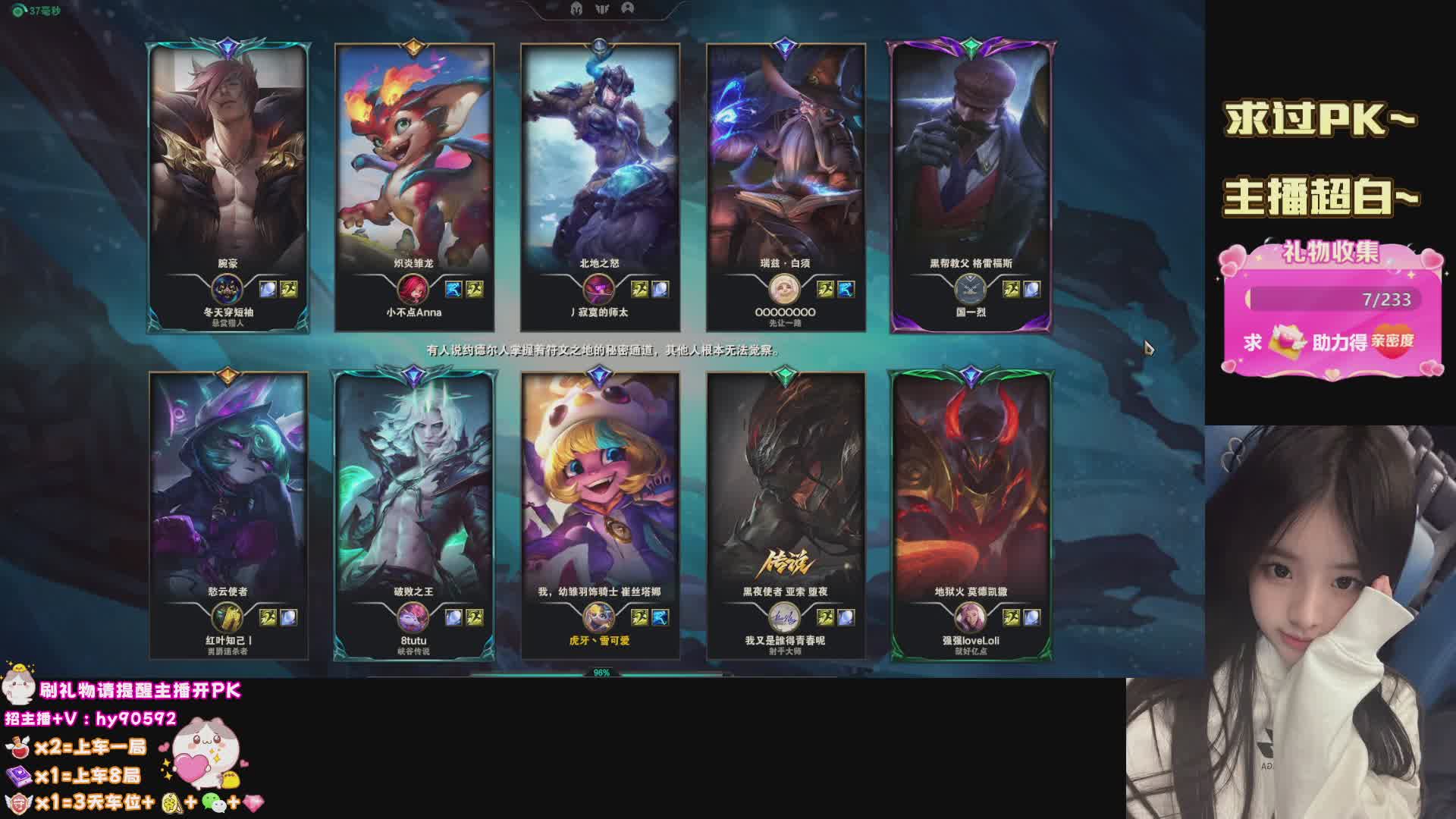Switch to the helmet tab at top
The height and width of the screenshot is (819, 1456).
coord(577,8)
